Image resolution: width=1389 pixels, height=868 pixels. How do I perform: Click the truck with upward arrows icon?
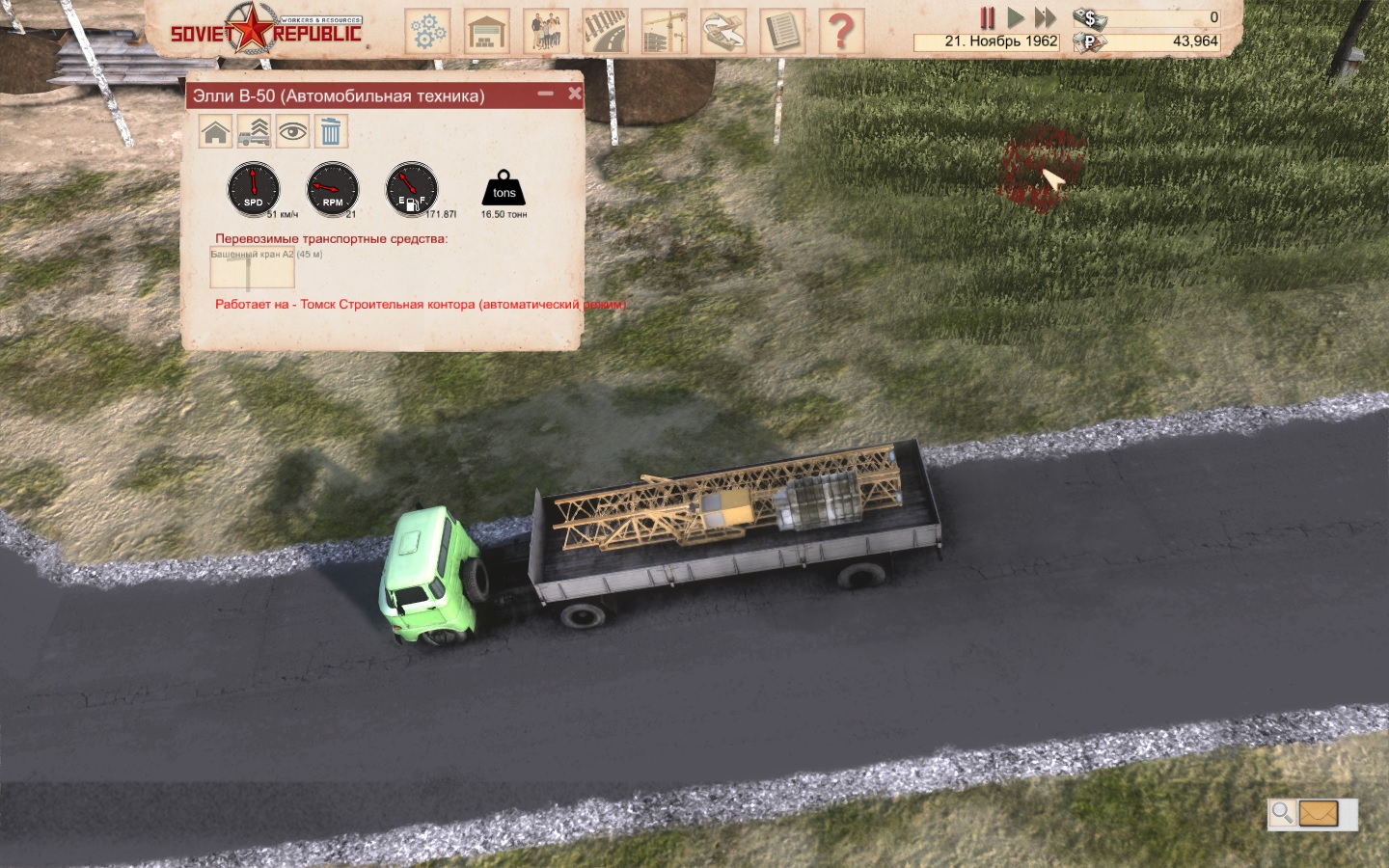point(254,131)
